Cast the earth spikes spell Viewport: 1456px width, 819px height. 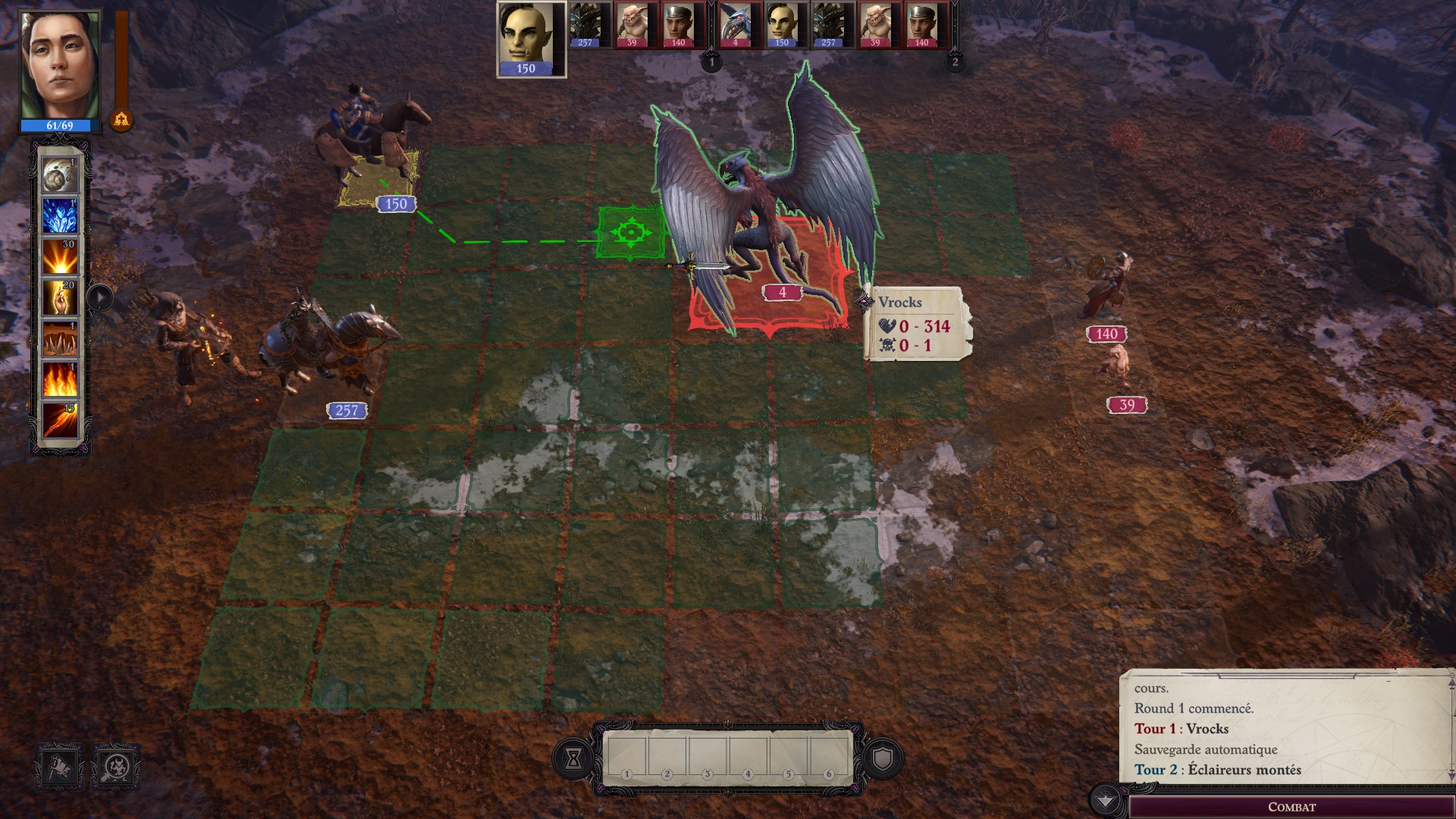click(x=60, y=339)
